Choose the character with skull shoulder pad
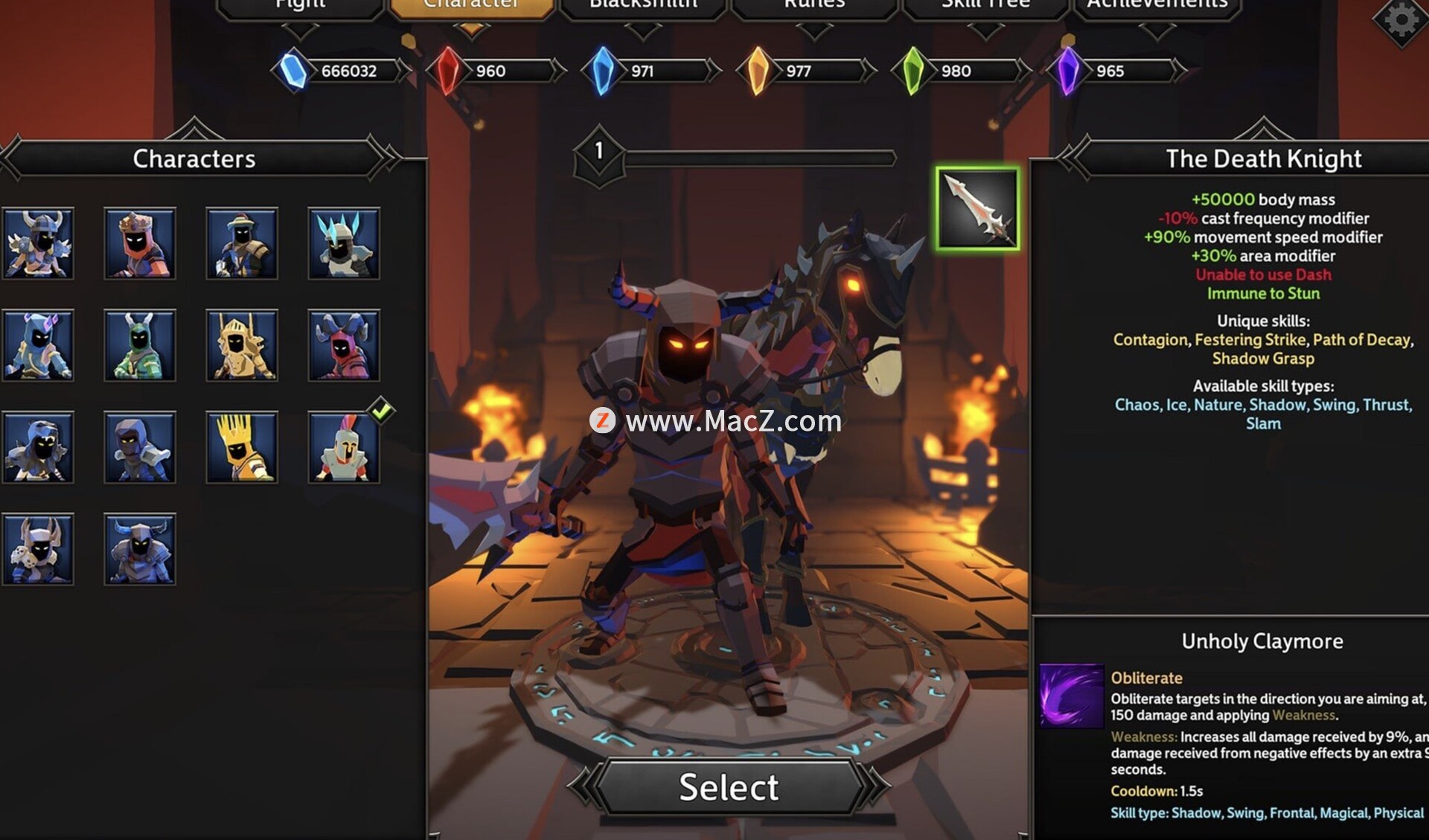Image resolution: width=1429 pixels, height=840 pixels. 37,550
